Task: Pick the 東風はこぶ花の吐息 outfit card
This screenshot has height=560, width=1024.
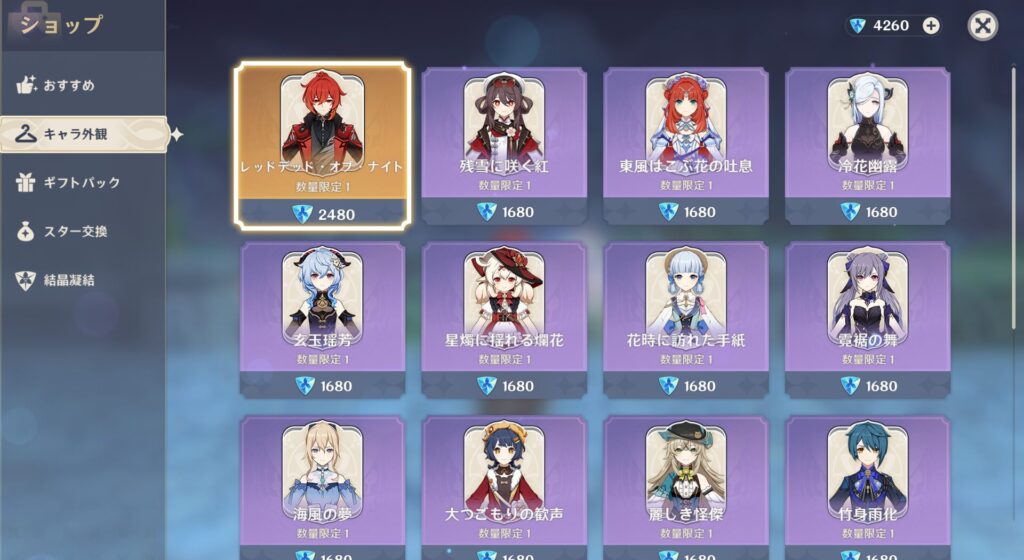Action: tap(686, 145)
